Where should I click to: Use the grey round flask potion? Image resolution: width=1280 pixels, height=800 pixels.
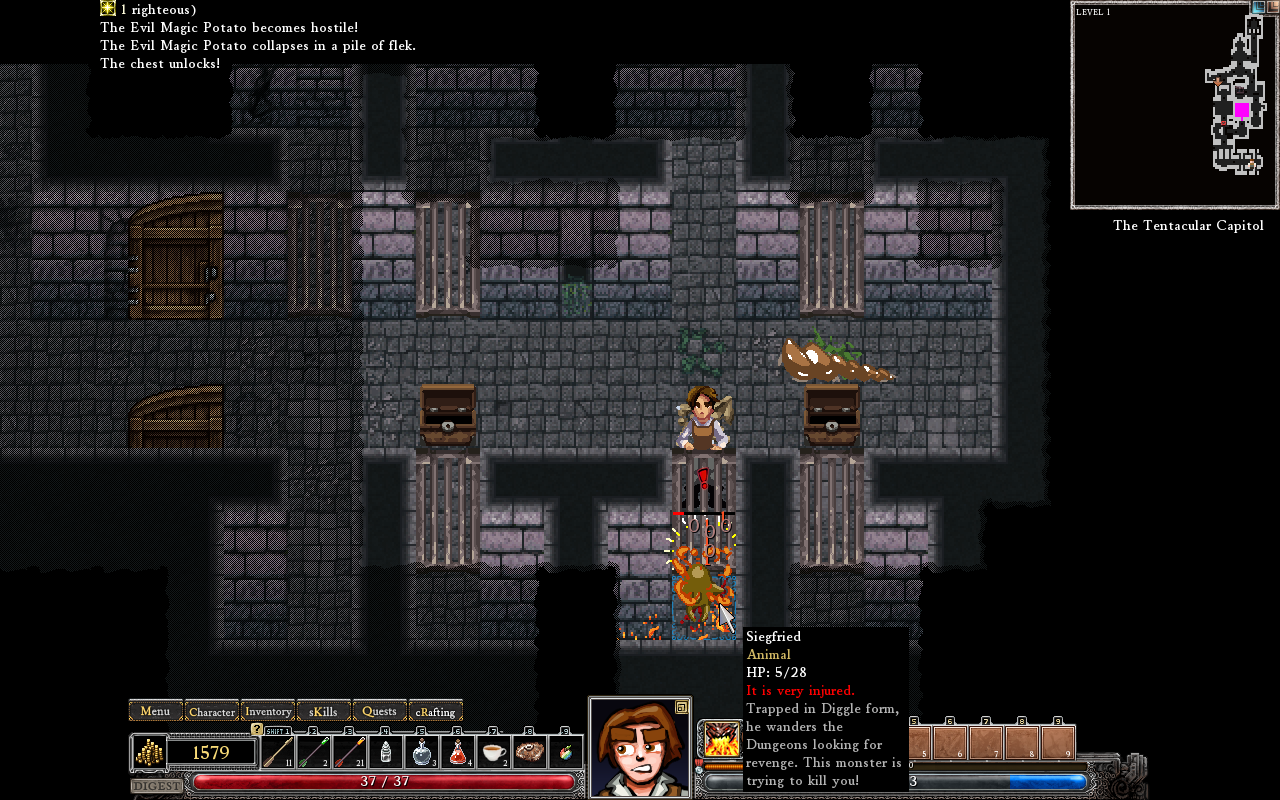(422, 751)
